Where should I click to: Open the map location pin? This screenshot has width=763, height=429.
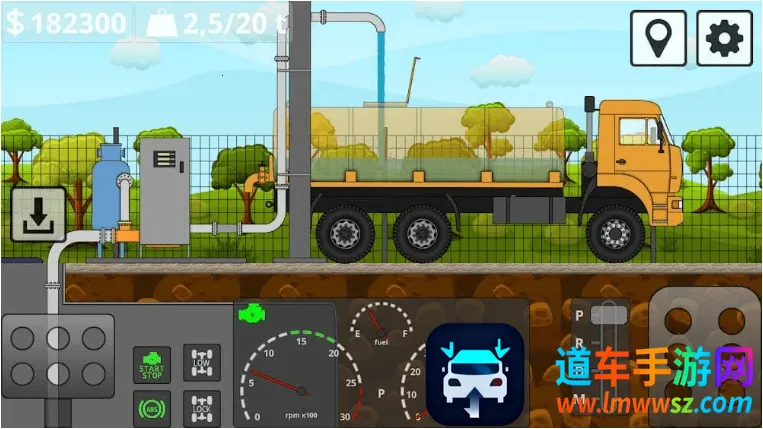coord(658,39)
